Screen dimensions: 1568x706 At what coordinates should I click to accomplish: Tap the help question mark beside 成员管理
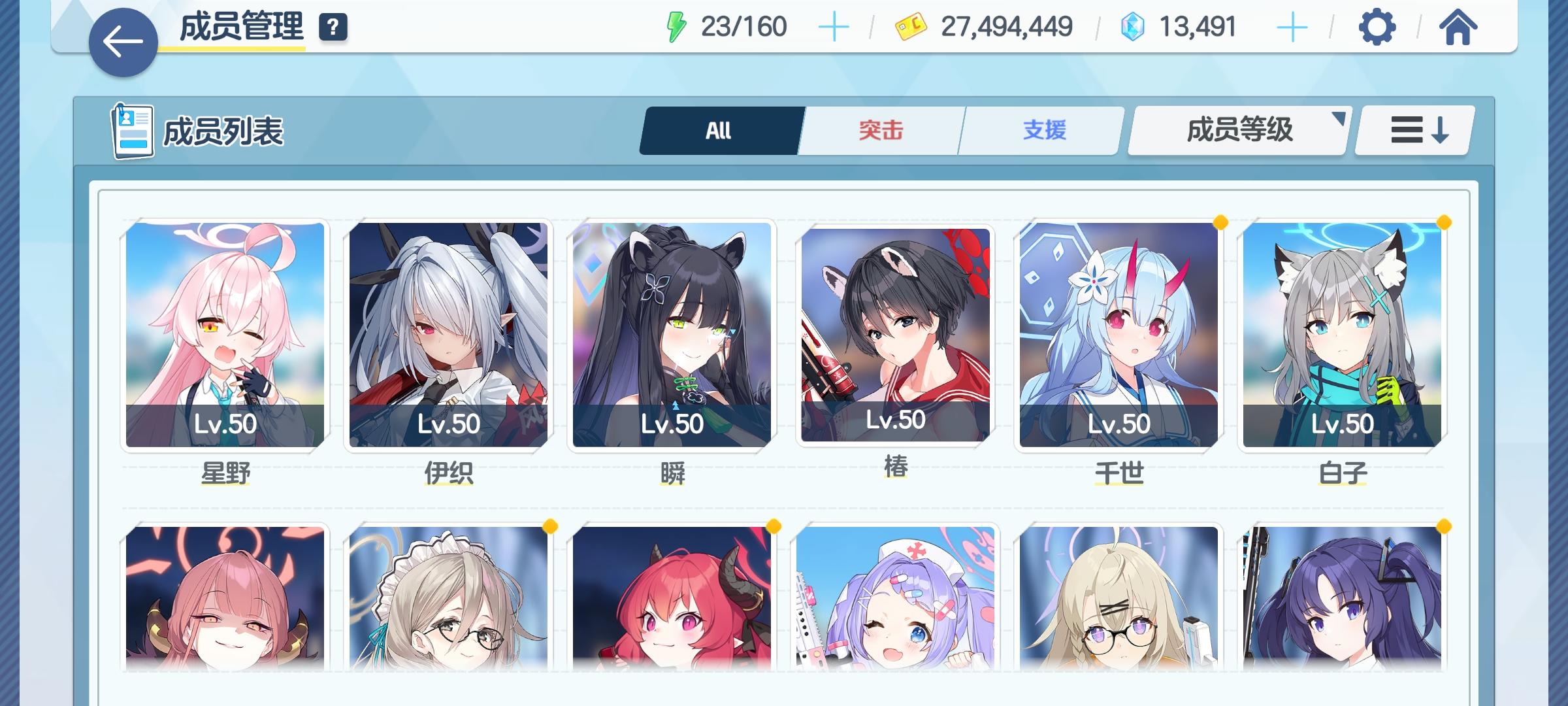333,28
